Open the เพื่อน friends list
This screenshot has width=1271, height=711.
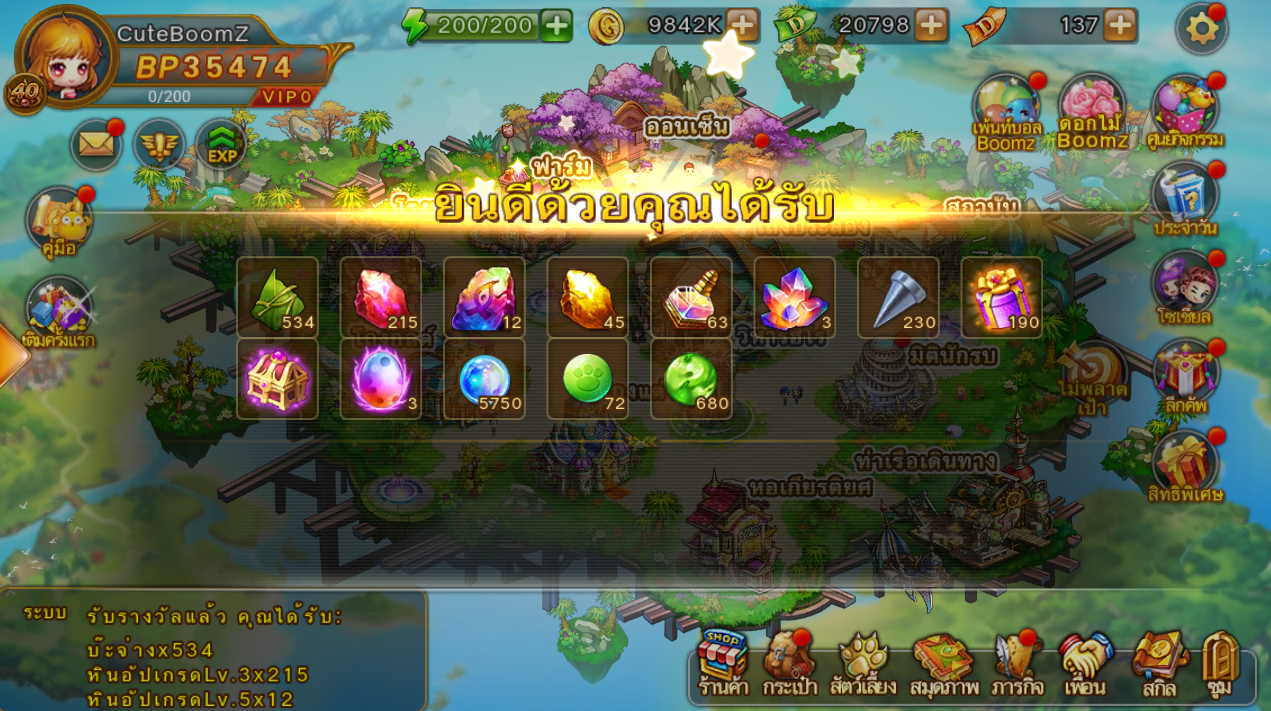[x=1085, y=661]
